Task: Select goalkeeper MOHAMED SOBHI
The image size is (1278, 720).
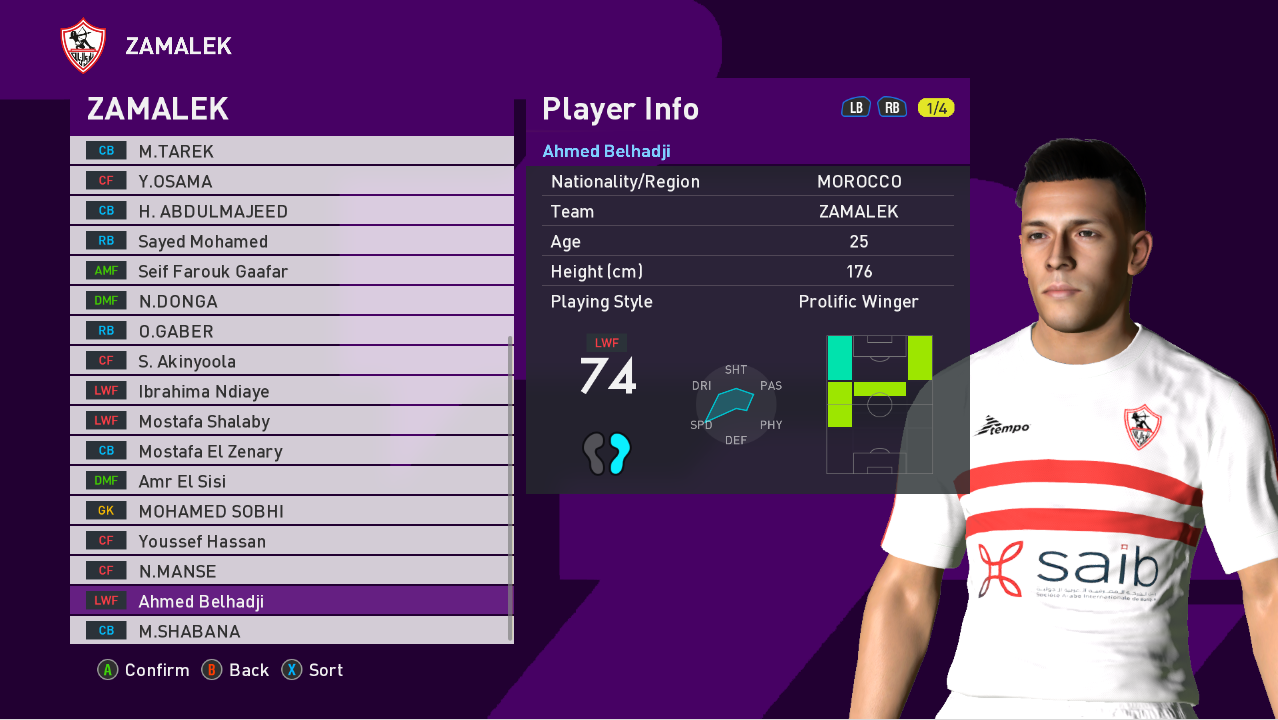Action: [290, 511]
